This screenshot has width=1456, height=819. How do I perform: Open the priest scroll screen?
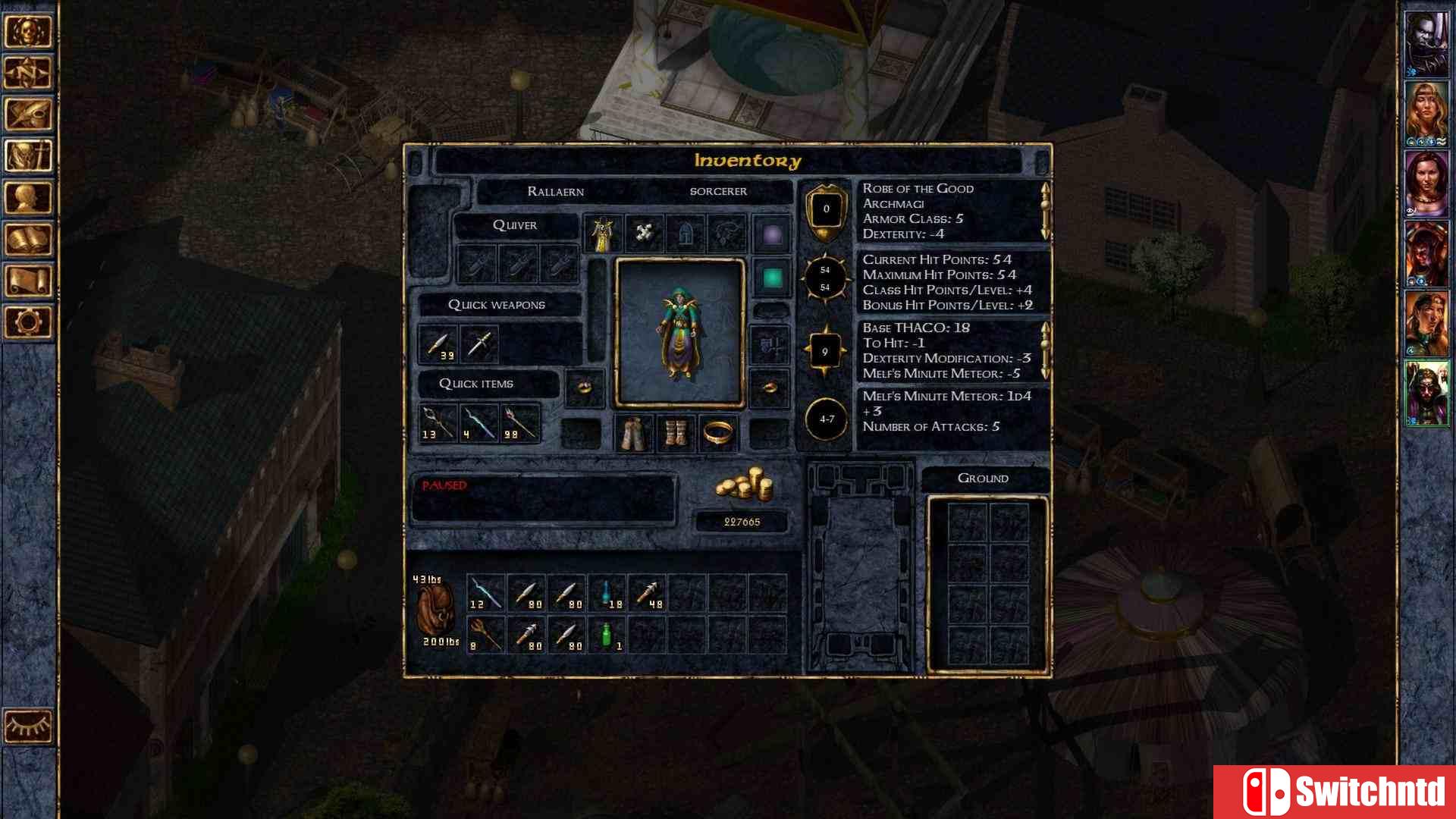coord(29,282)
